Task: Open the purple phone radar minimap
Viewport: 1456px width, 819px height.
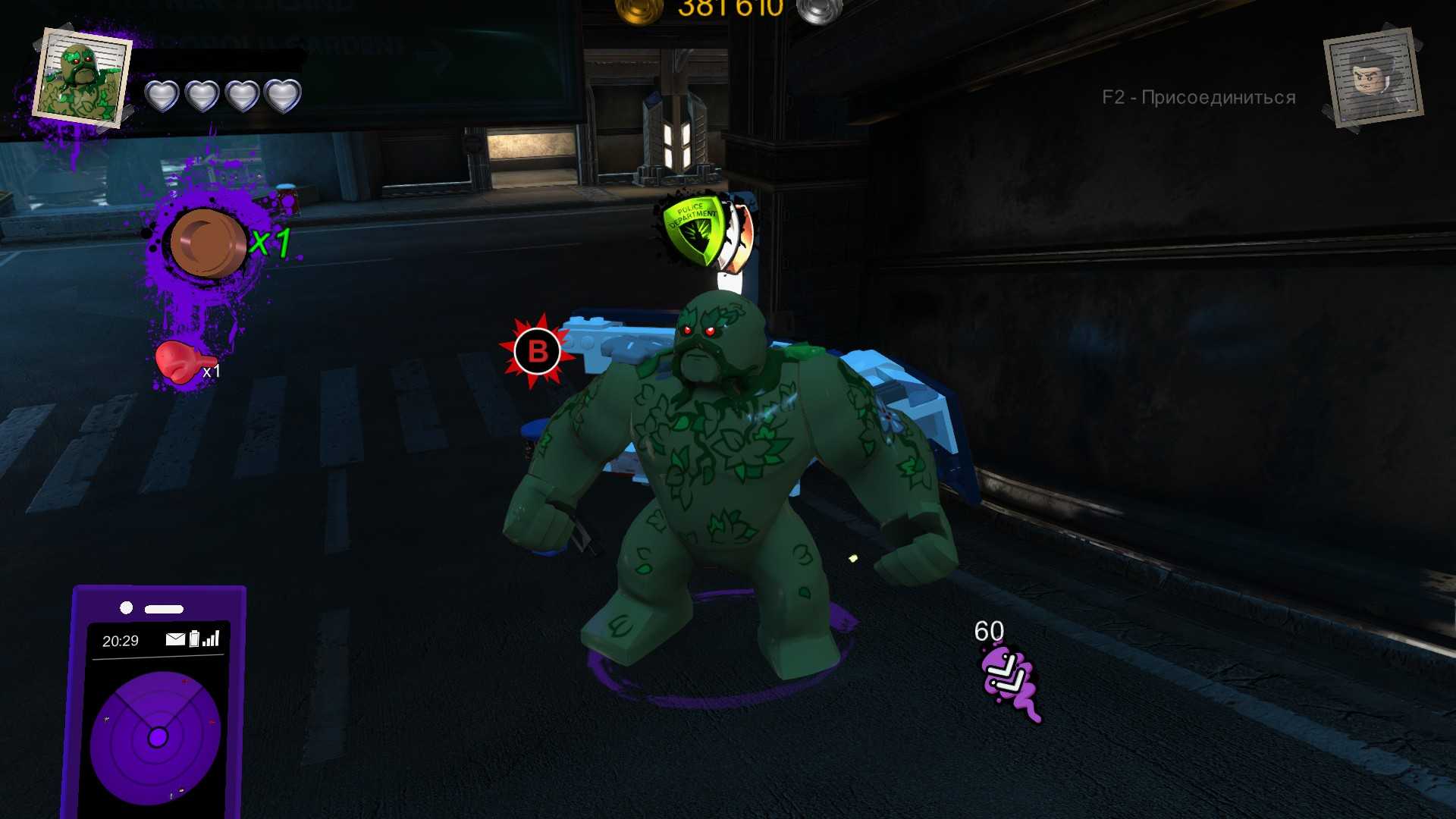Action: [x=156, y=736]
